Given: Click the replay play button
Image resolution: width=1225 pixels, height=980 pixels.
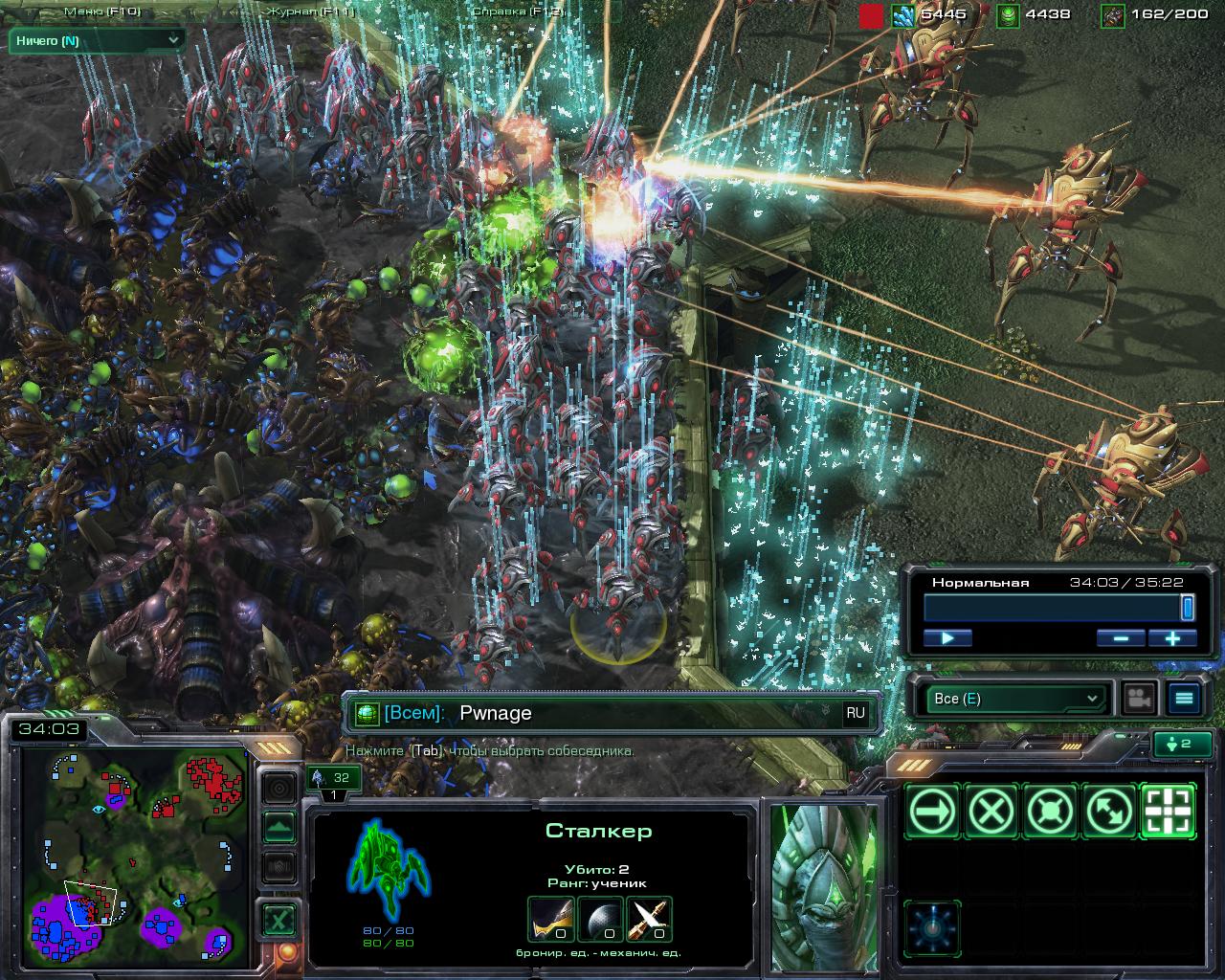Looking at the screenshot, I should coord(947,637).
